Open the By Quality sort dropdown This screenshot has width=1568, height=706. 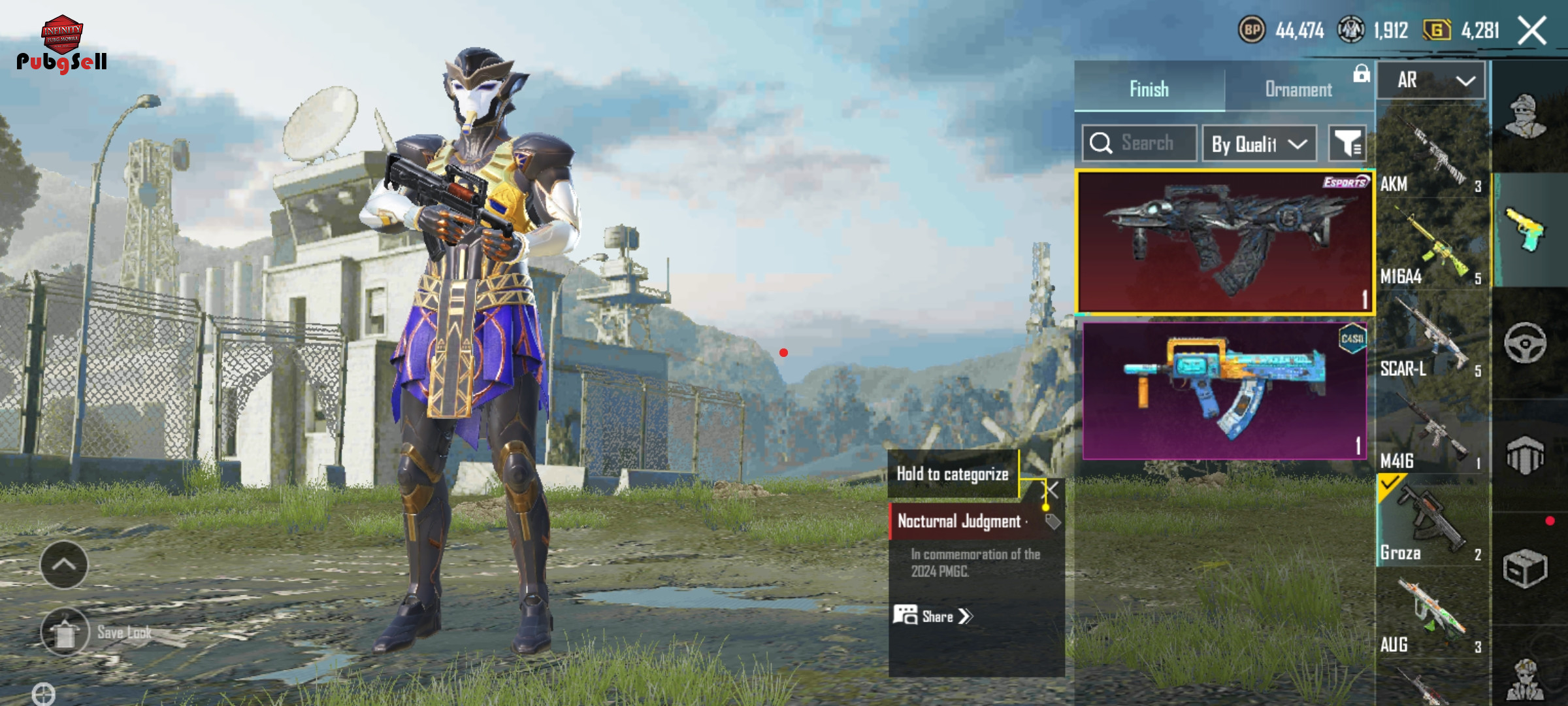click(x=1259, y=144)
